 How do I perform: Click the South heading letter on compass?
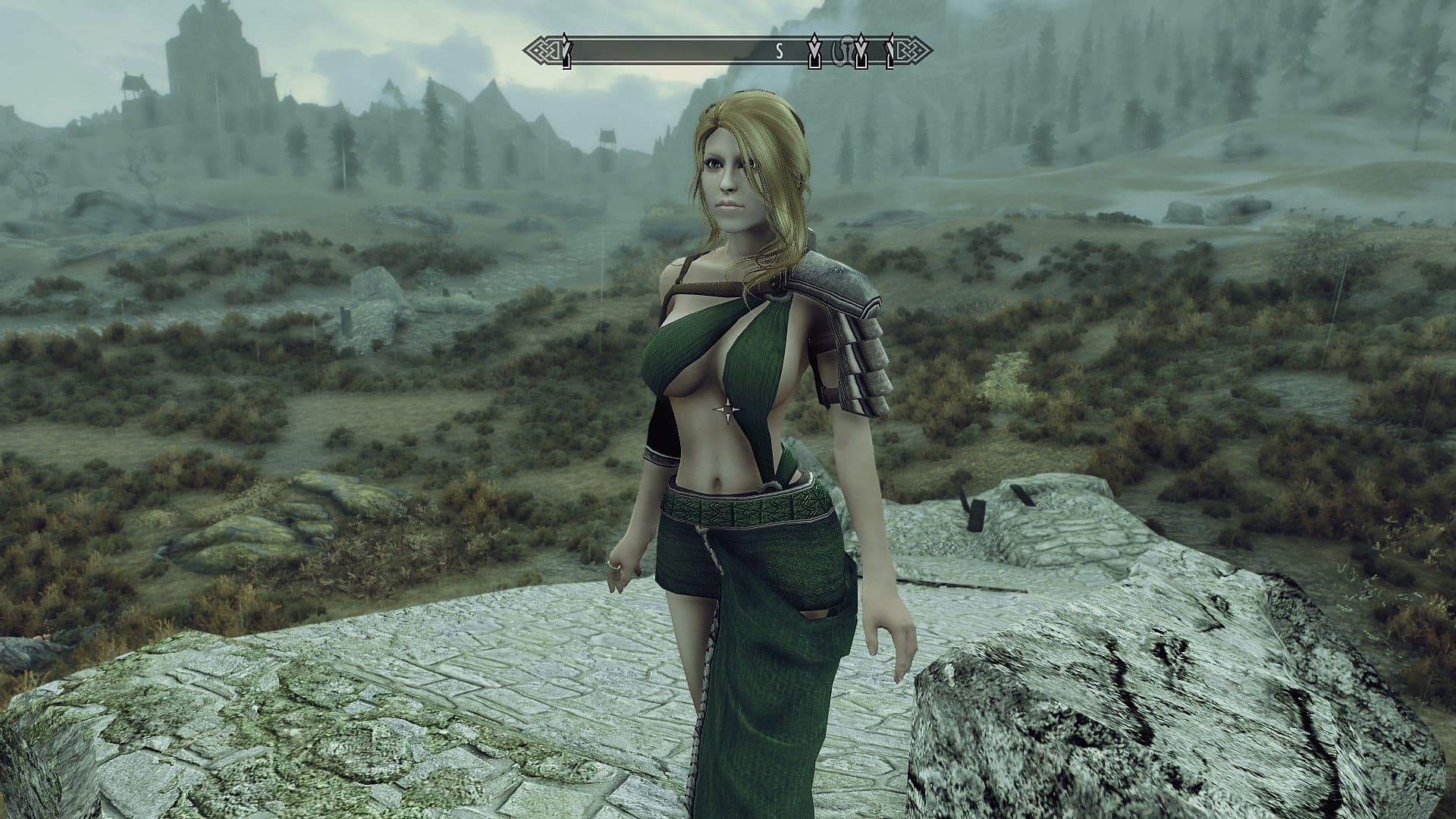(778, 52)
